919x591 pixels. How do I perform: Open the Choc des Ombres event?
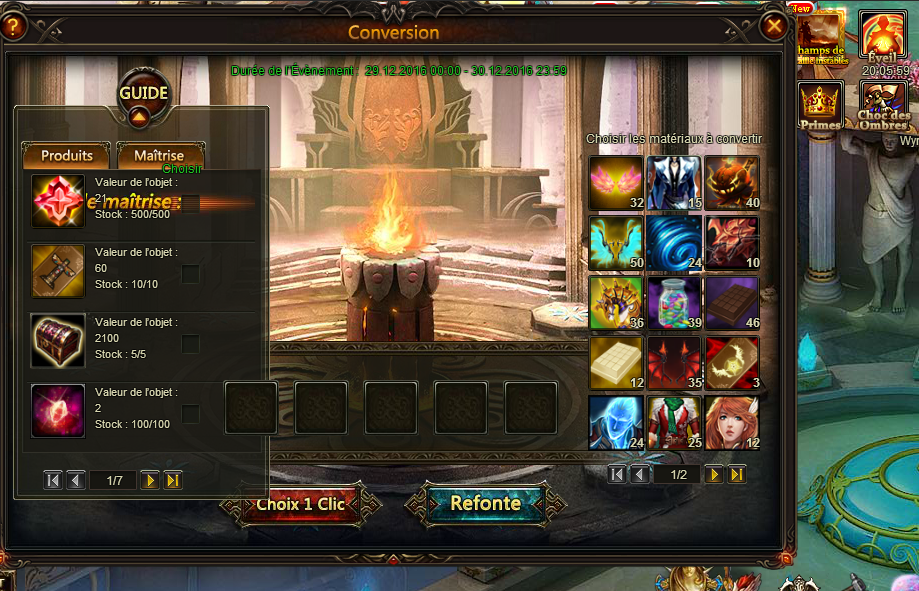(x=882, y=105)
